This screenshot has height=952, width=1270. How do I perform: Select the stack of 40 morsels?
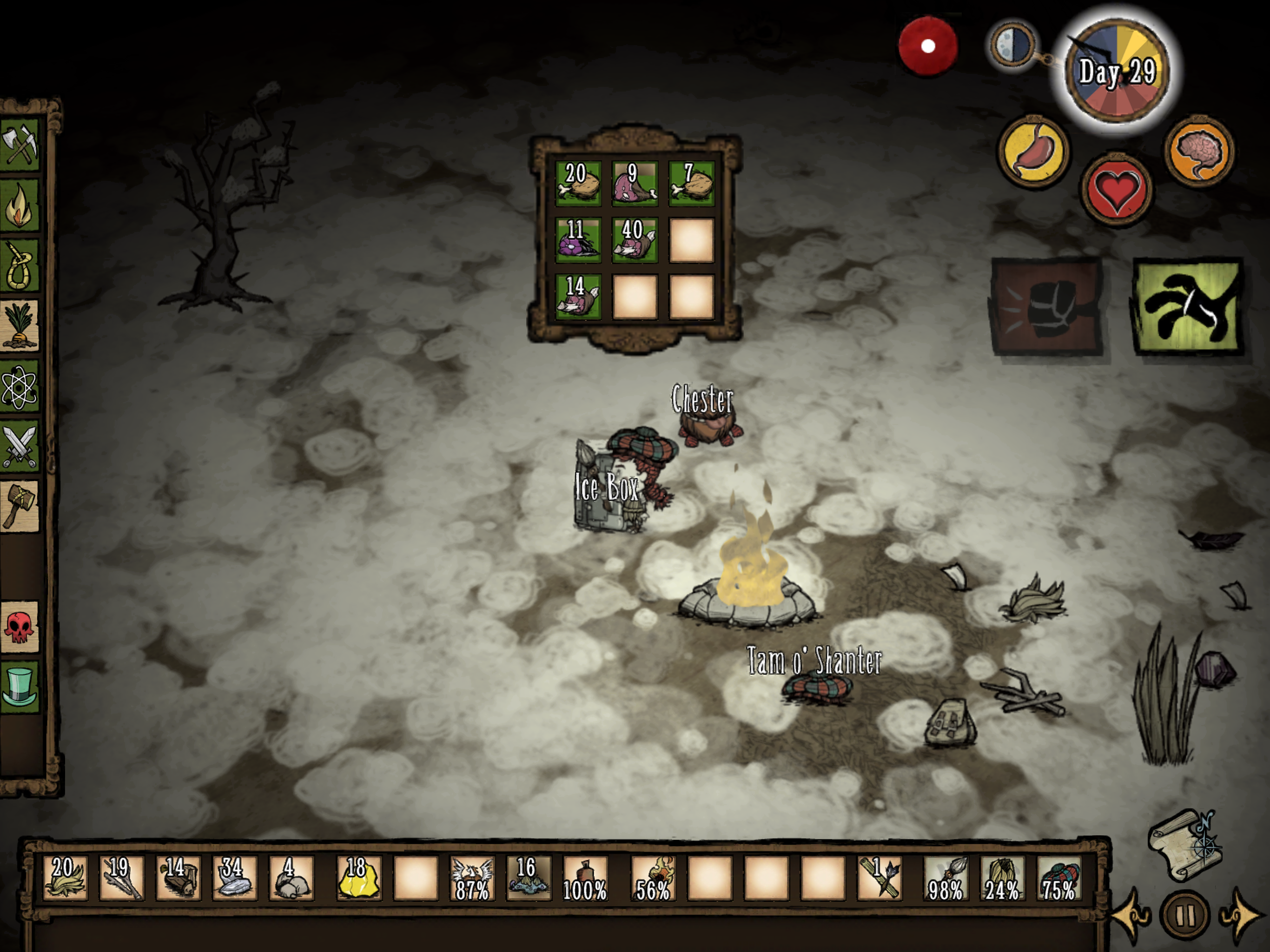(635, 239)
